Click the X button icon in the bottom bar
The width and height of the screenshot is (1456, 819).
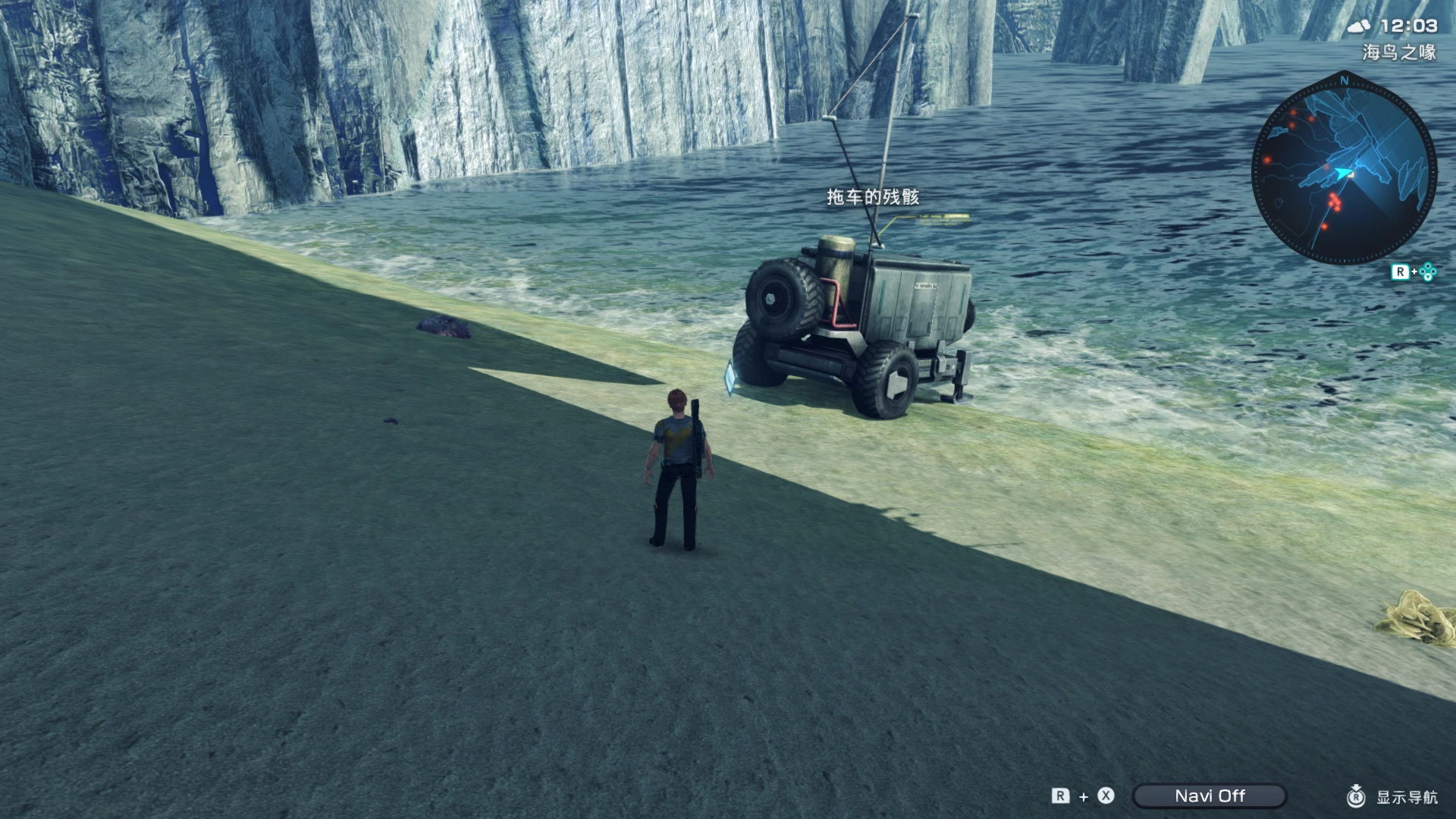pos(1104,797)
